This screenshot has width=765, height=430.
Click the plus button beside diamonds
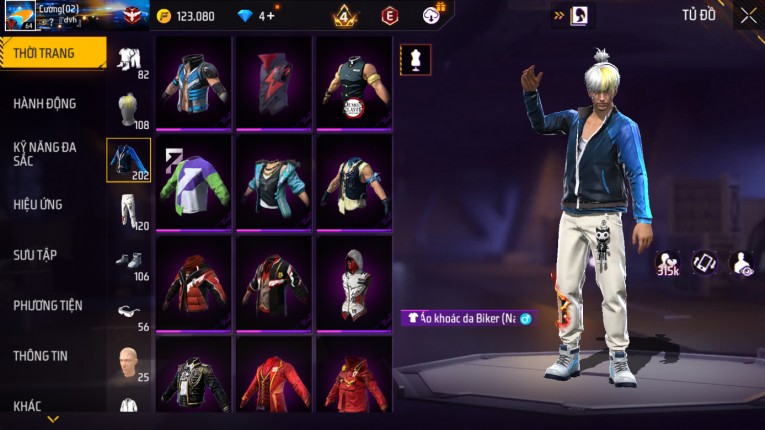tap(270, 16)
